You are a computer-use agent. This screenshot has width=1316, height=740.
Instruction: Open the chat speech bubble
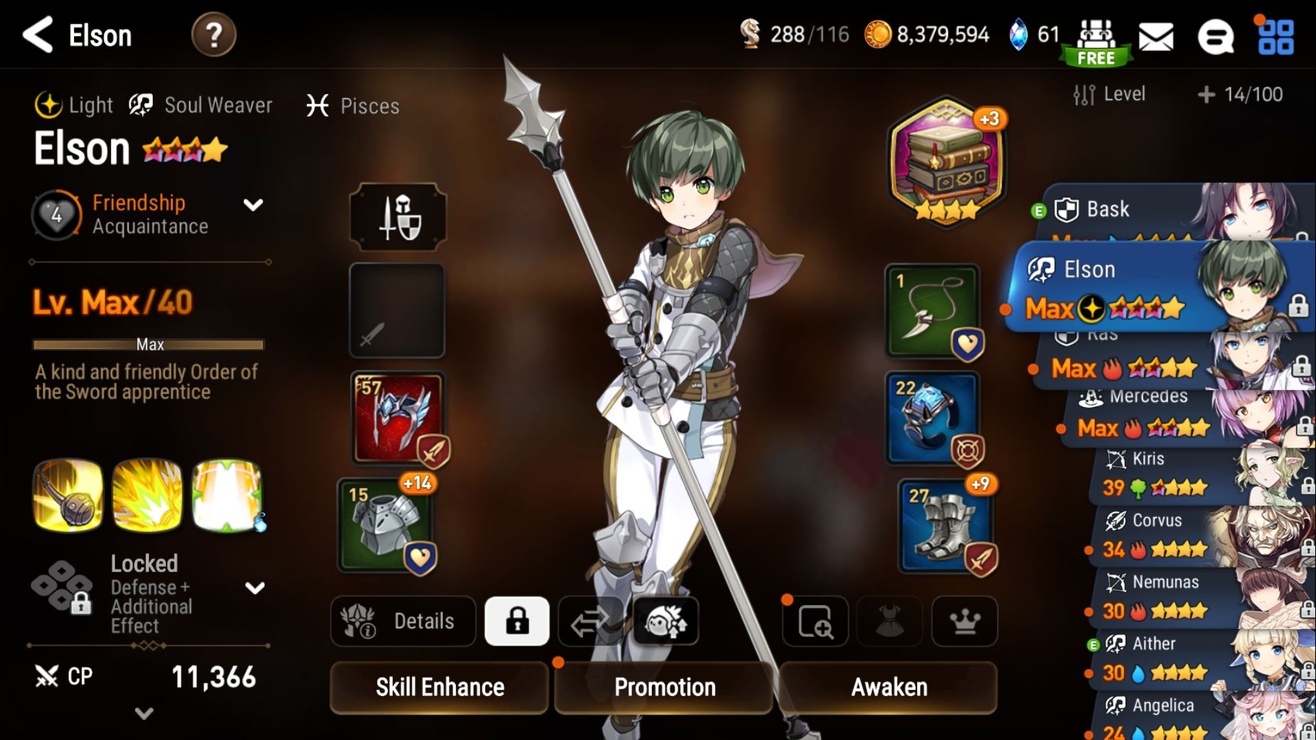pyautogui.click(x=1215, y=37)
